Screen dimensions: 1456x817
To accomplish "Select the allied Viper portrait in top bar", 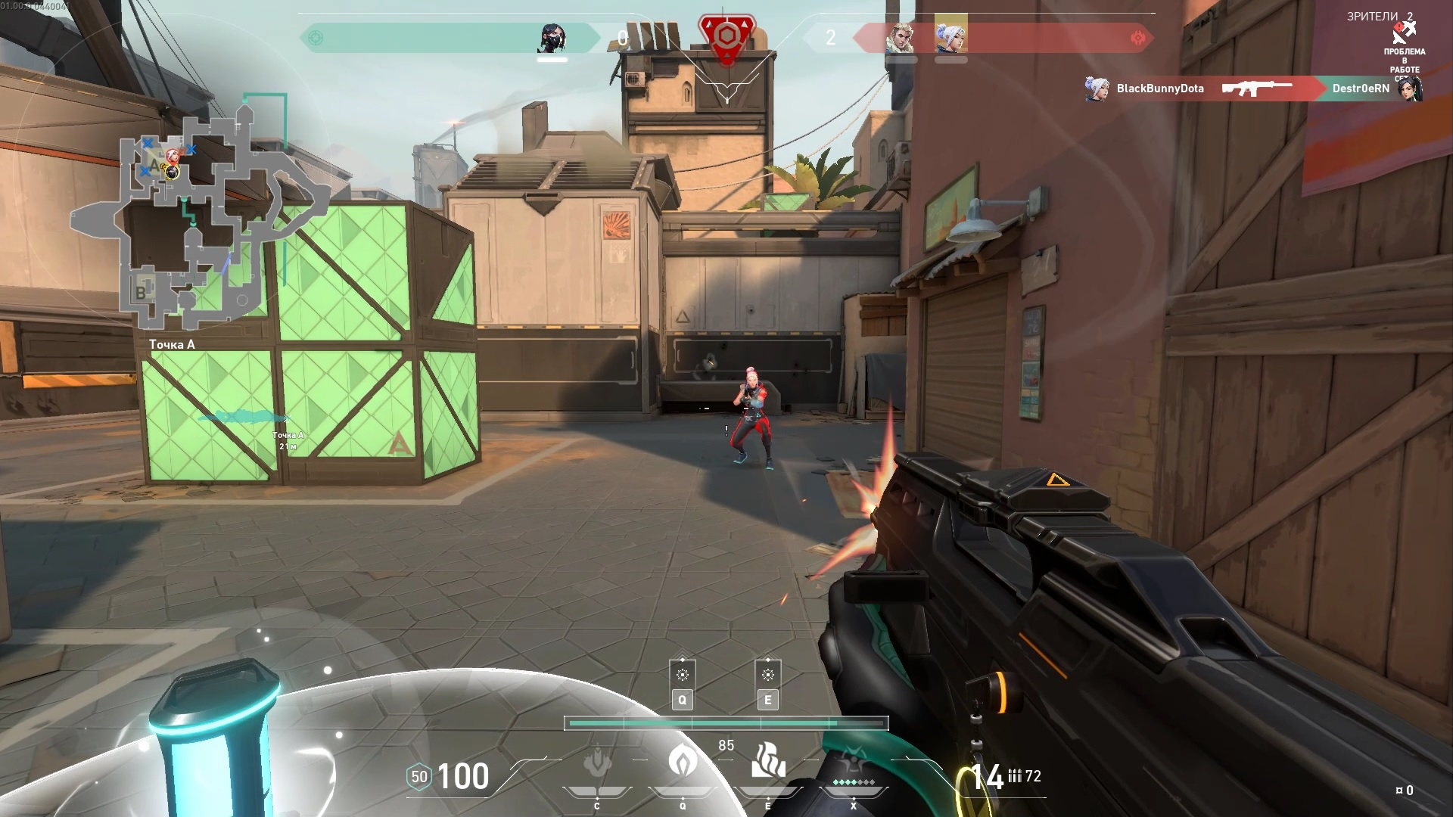I will coord(553,37).
